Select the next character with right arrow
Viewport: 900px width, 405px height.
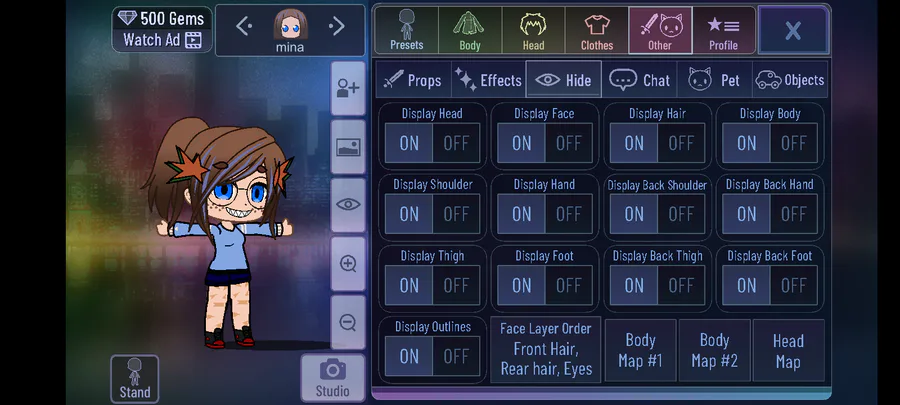pyautogui.click(x=337, y=26)
